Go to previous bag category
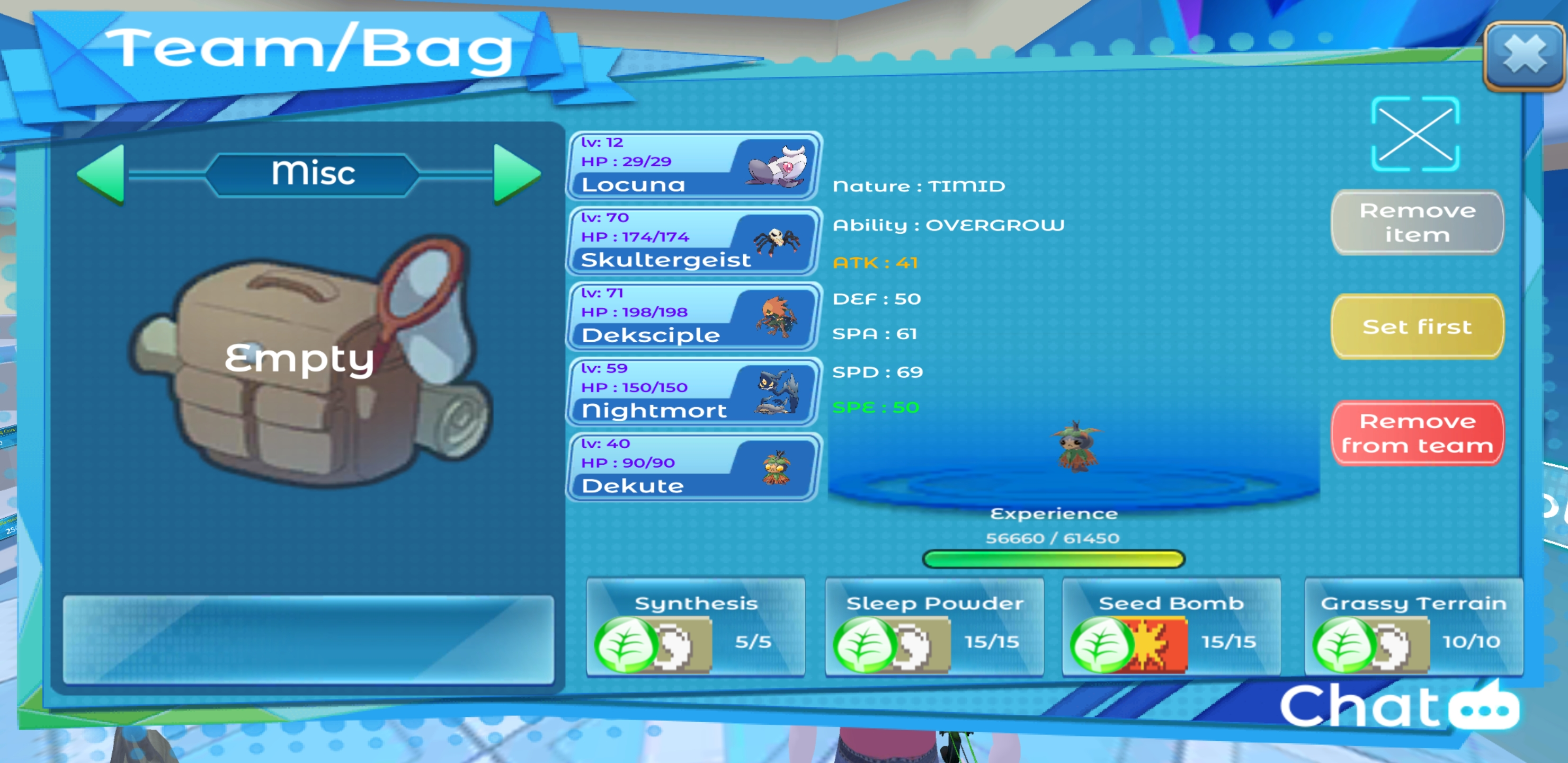Image resolution: width=1568 pixels, height=763 pixels. point(102,174)
